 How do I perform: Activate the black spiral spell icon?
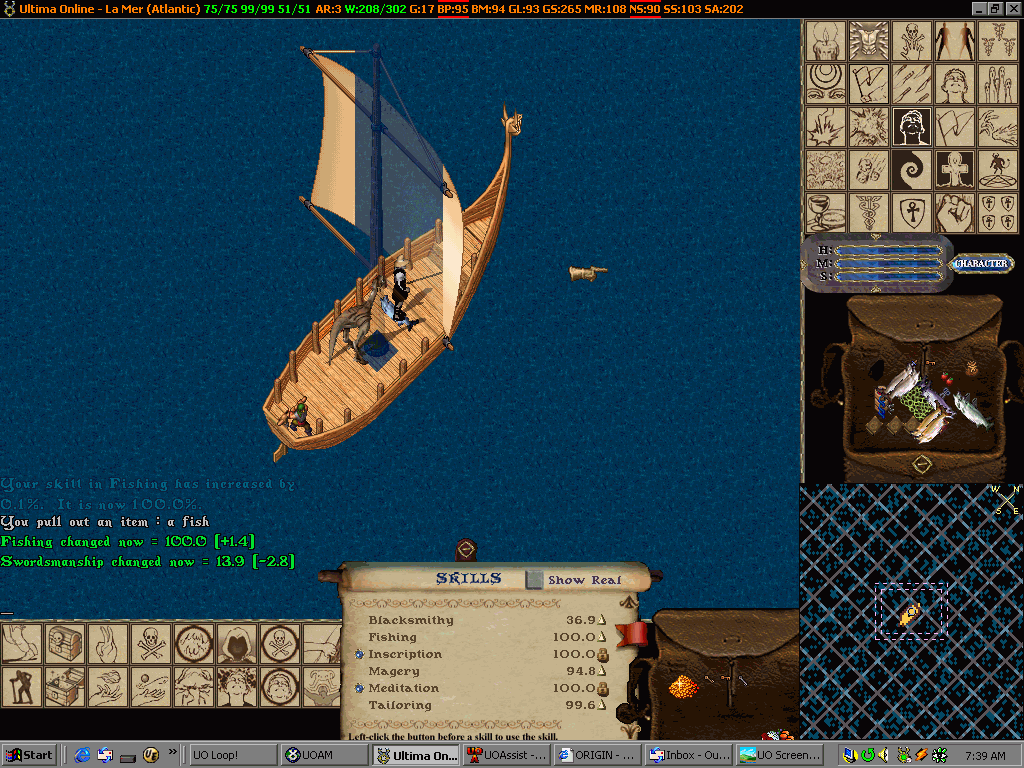[912, 169]
